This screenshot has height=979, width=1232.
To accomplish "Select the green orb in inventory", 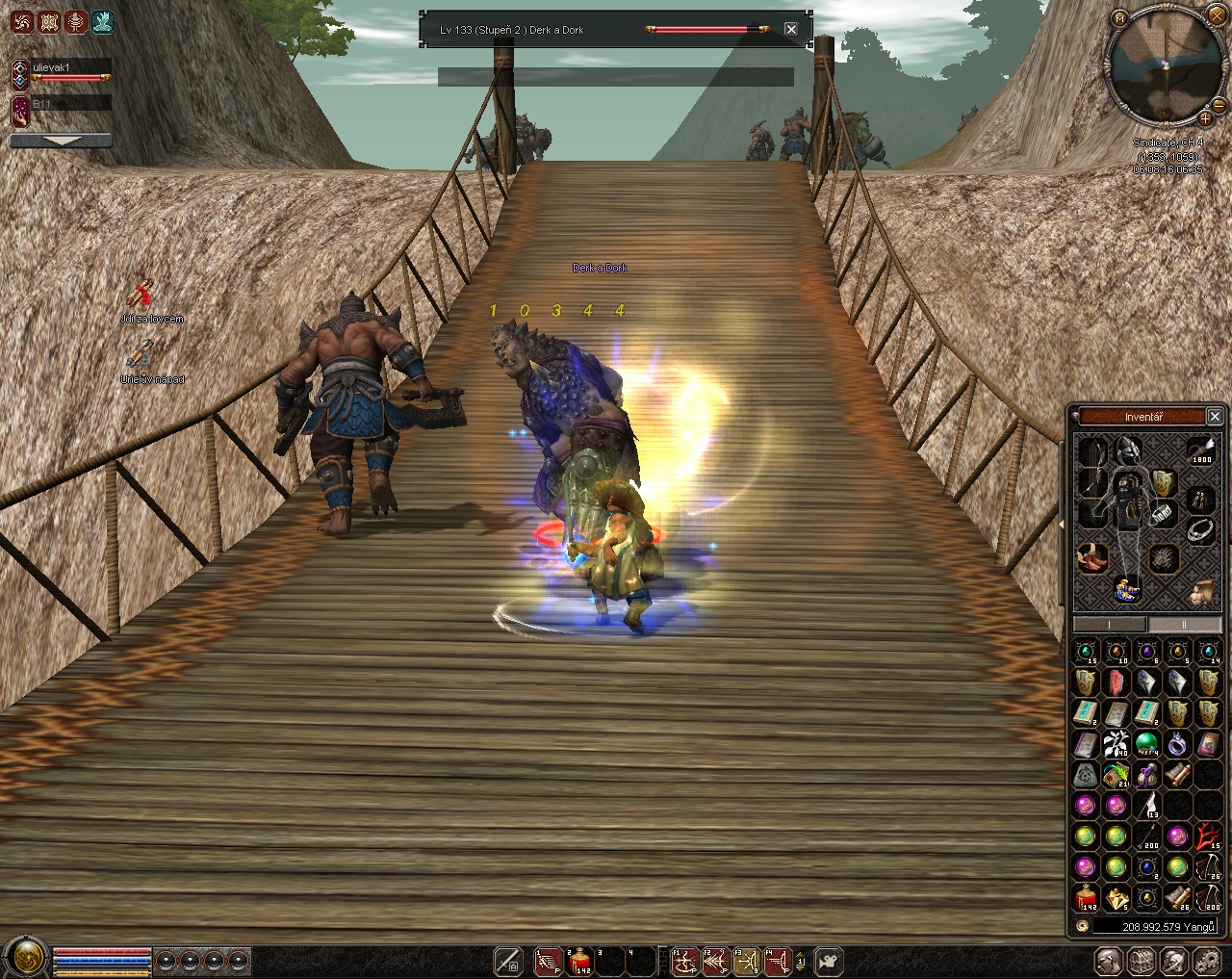I will tap(1146, 743).
